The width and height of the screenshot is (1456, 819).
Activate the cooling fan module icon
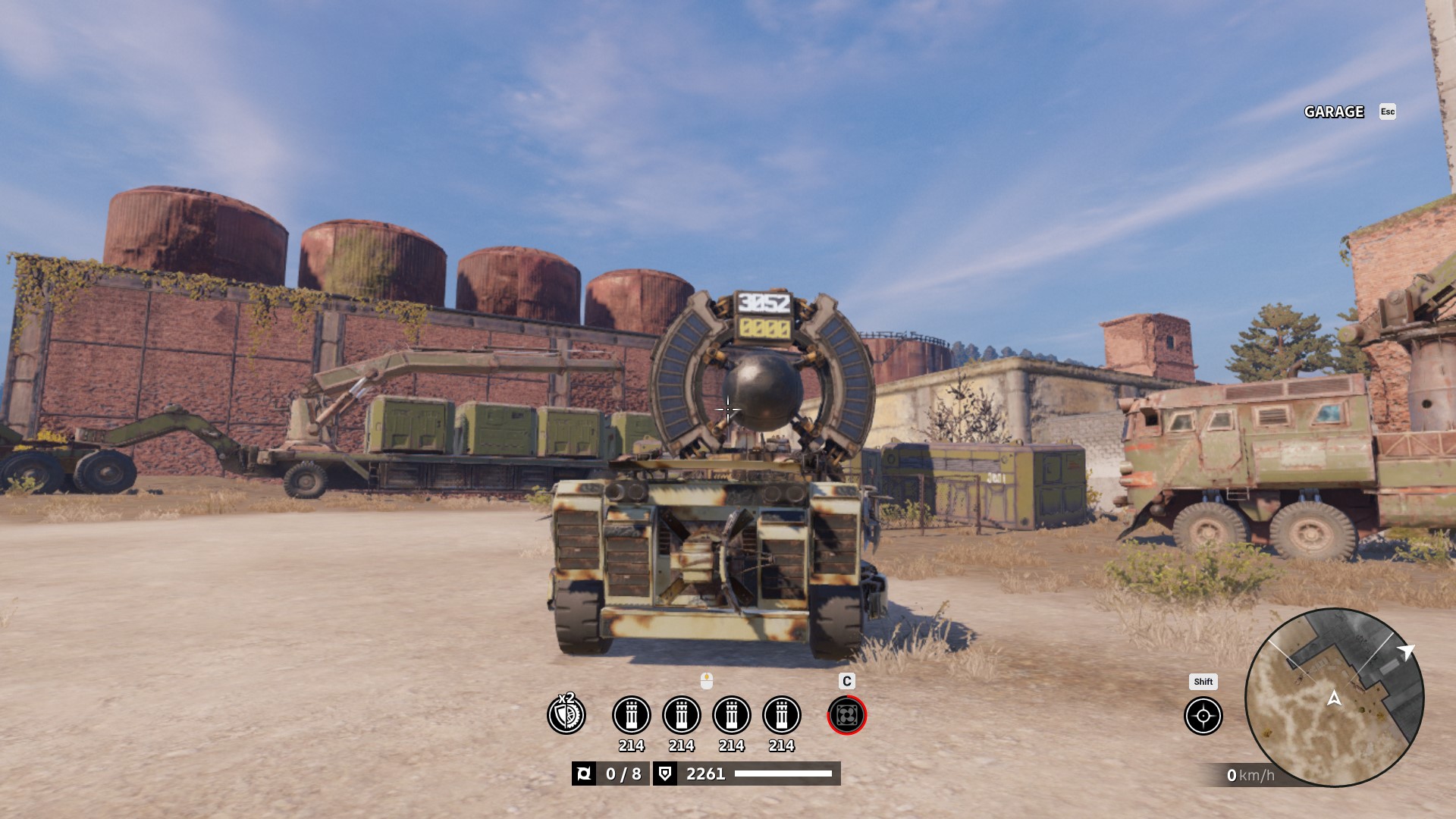tap(846, 715)
